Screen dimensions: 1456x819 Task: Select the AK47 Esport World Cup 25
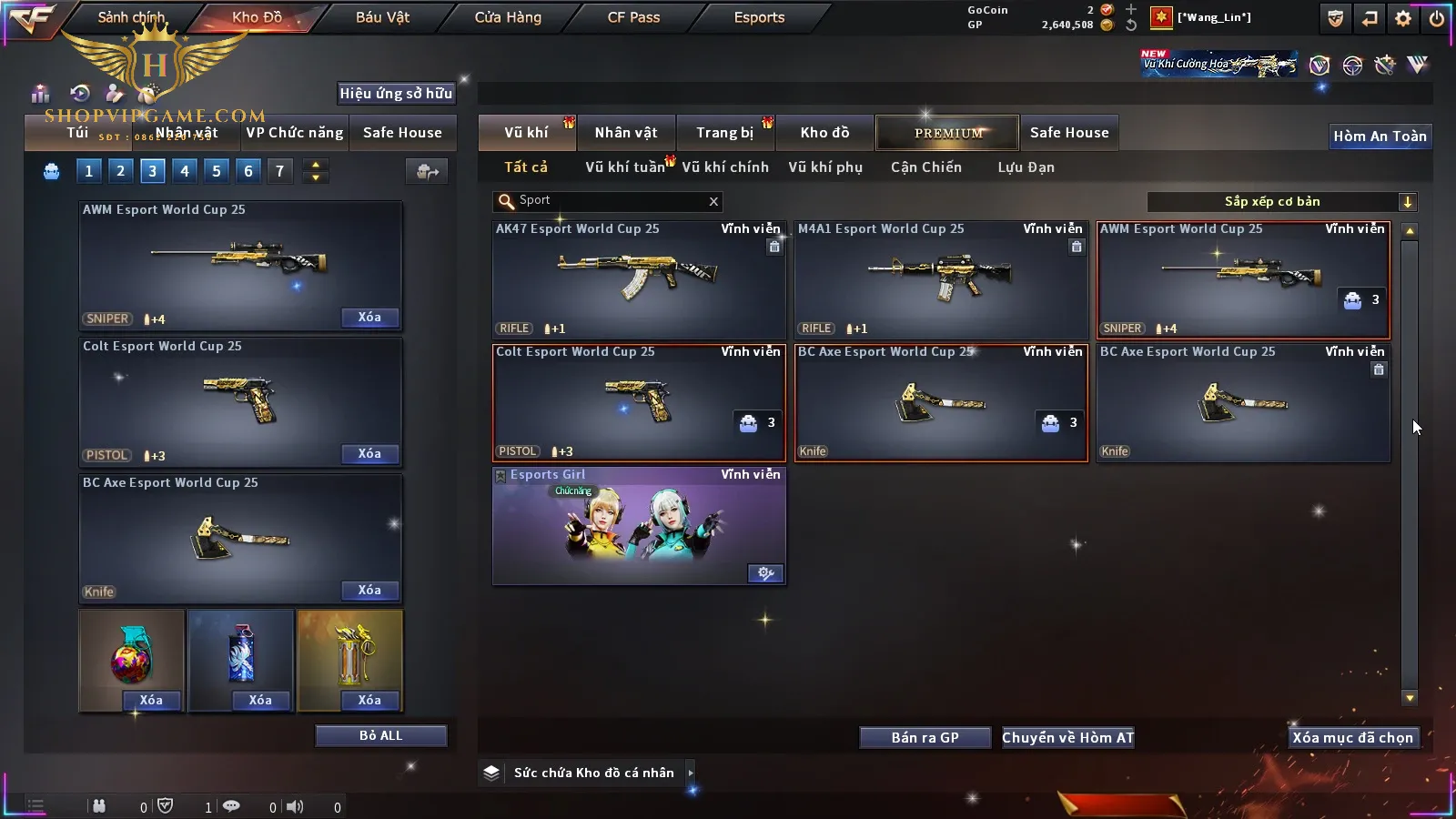click(638, 279)
